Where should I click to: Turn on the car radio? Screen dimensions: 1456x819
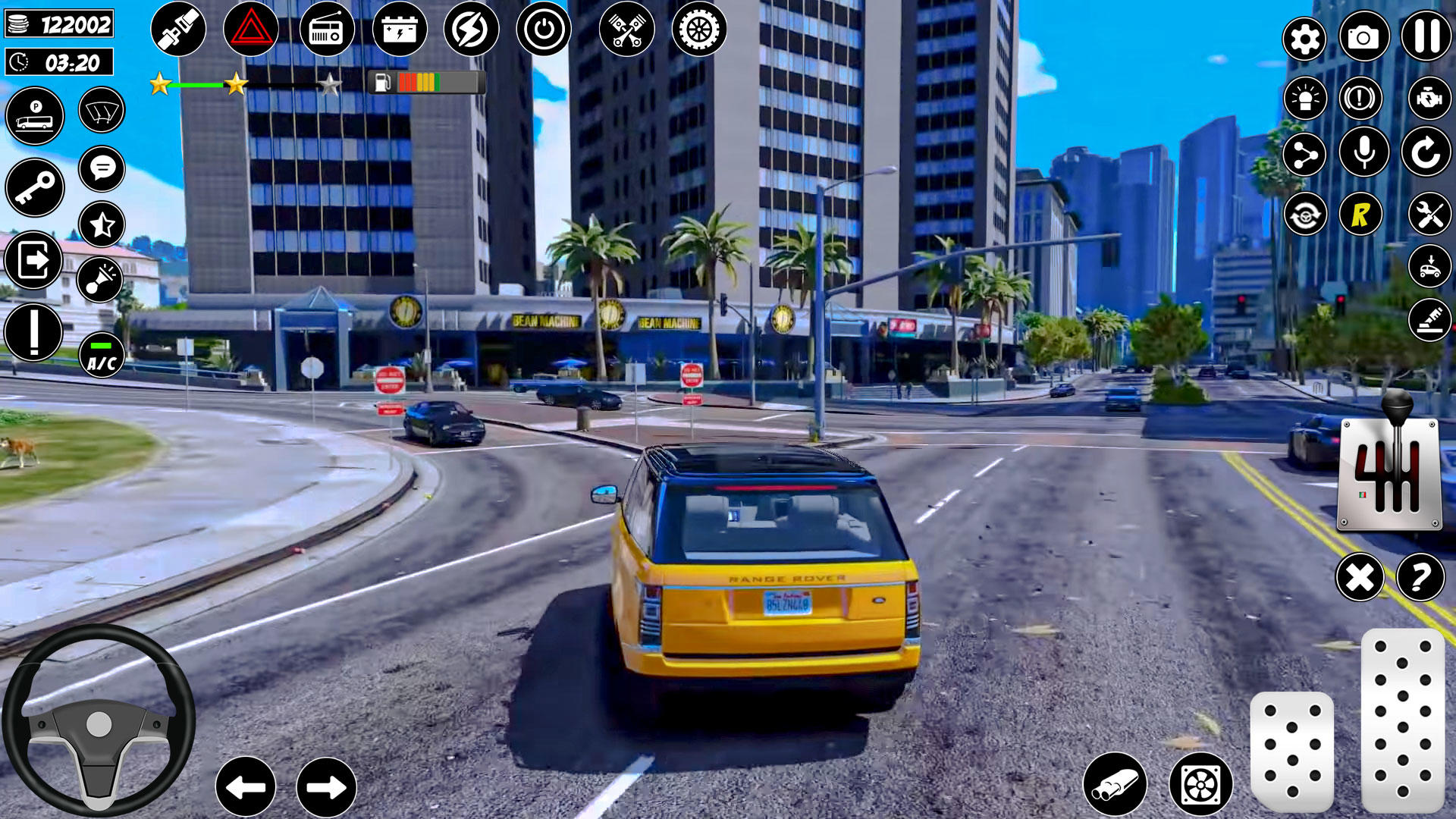(328, 30)
